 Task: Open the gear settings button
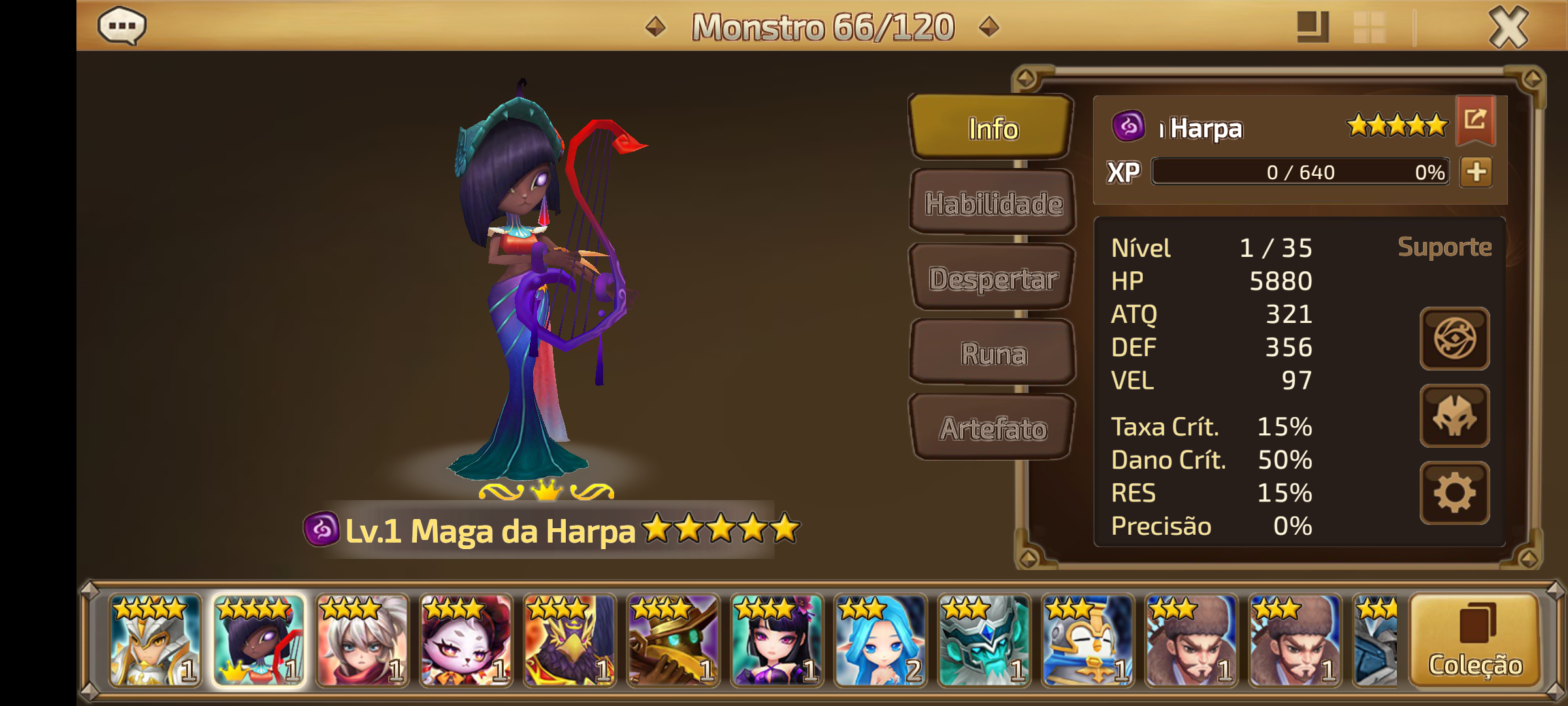[x=1454, y=494]
